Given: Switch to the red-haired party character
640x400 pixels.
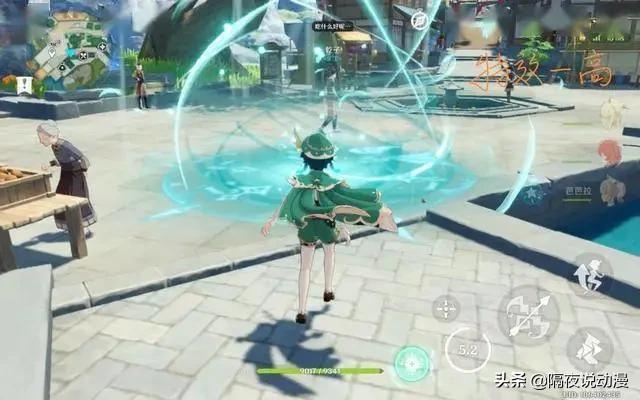Looking at the screenshot, I should tap(609, 152).
